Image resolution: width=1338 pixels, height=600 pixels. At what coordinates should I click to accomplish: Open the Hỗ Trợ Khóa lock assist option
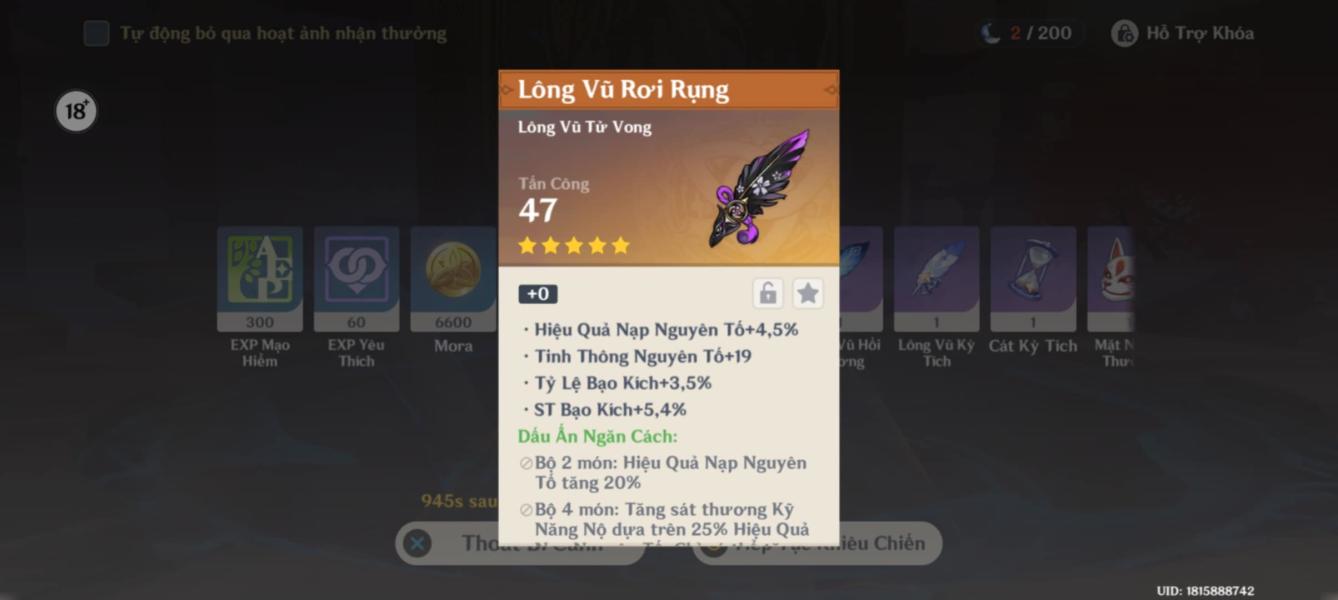(1184, 34)
